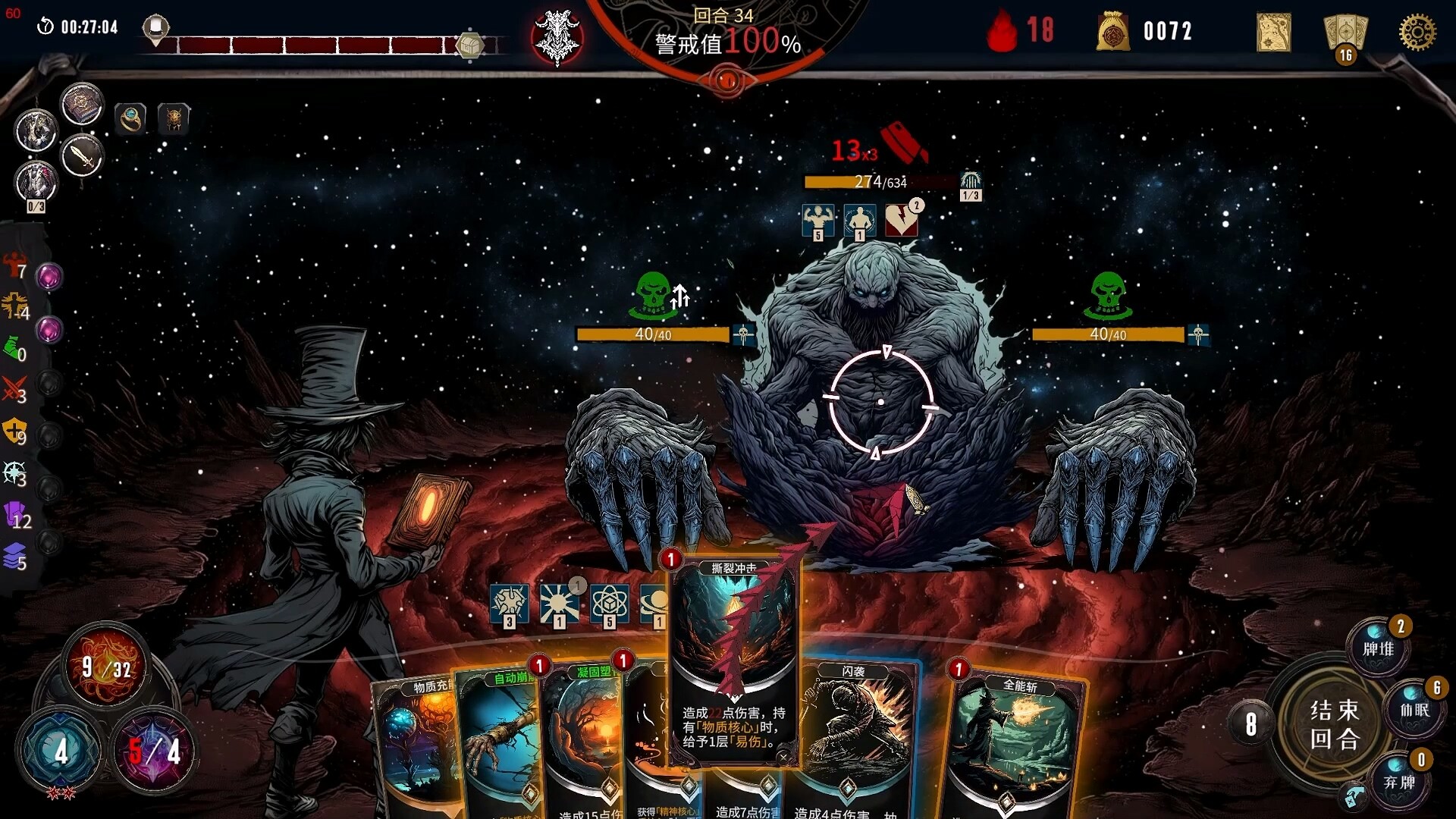Screen dimensions: 1456x819
Task: Inspect the boss's broken heart debuff
Action: (901, 221)
